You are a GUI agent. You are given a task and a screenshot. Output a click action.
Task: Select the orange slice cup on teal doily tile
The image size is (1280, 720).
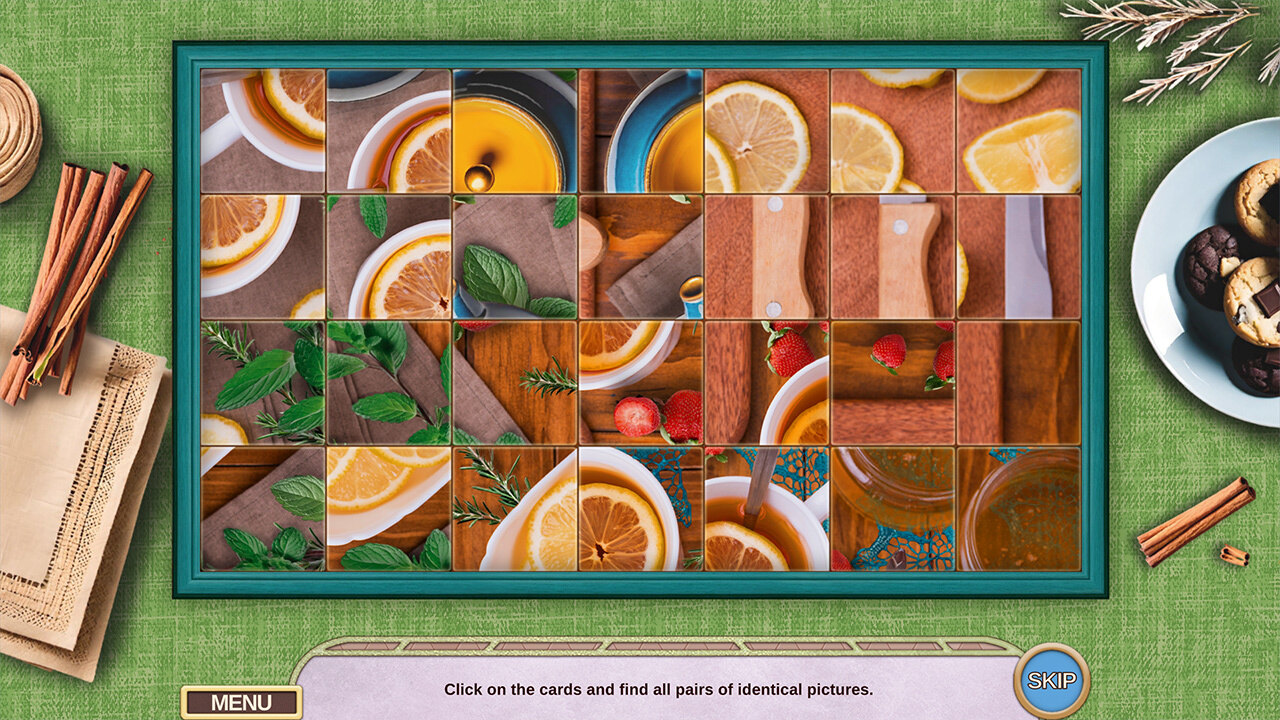641,509
